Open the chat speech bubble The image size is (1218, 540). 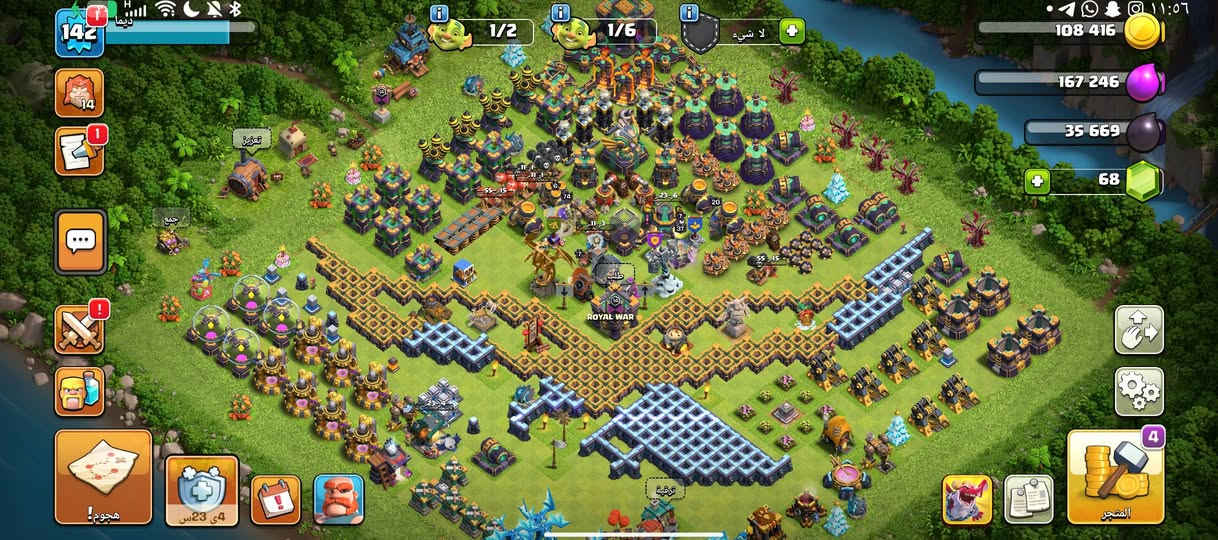click(80, 242)
